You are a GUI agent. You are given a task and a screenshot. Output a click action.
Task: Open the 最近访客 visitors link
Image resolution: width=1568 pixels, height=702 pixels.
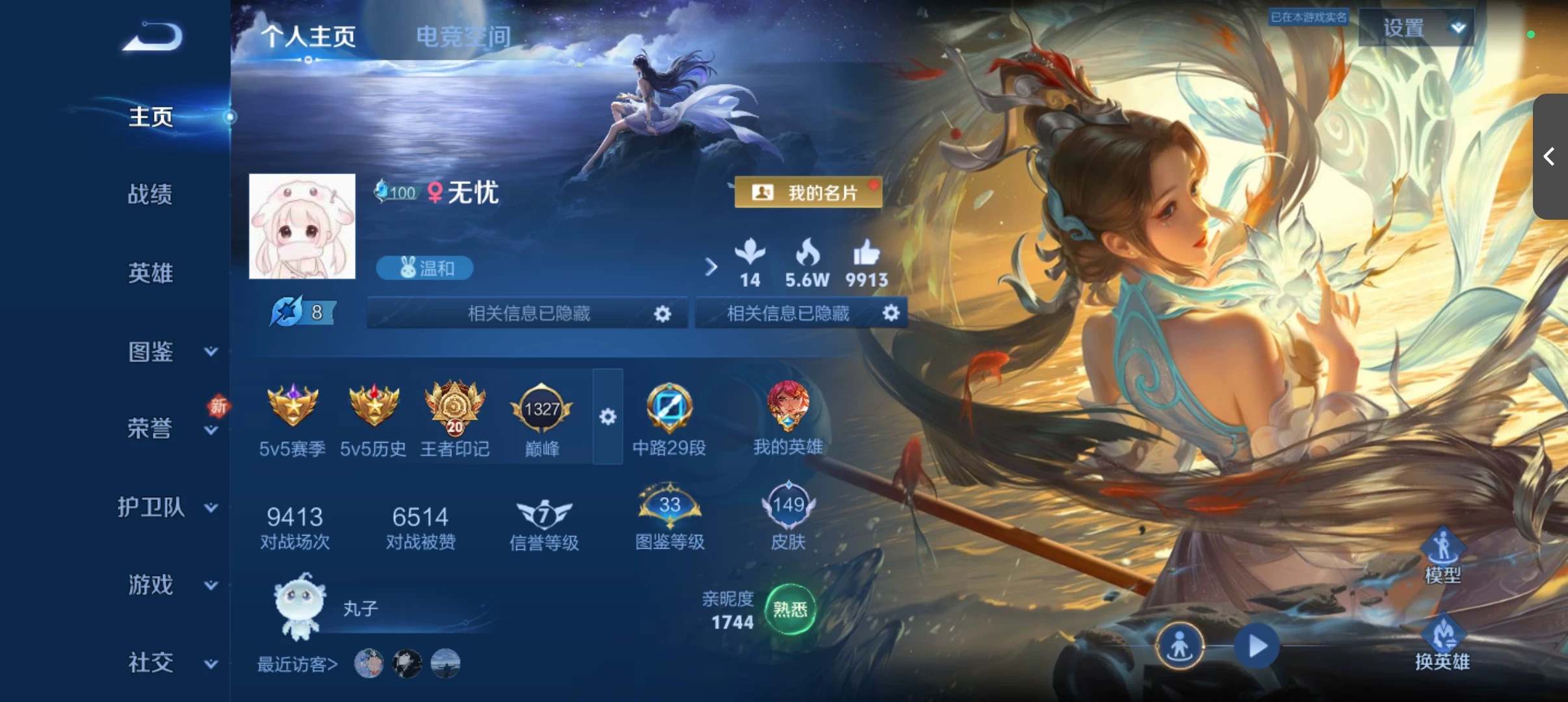point(296,662)
